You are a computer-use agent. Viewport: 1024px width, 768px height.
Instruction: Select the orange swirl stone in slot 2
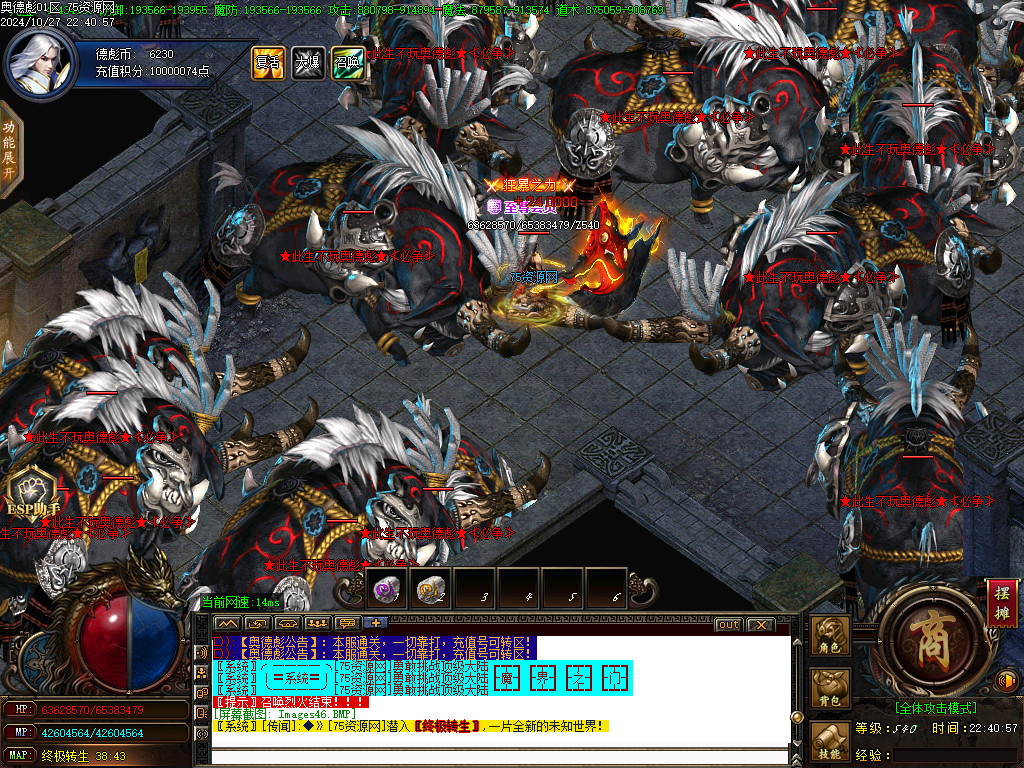tap(430, 590)
